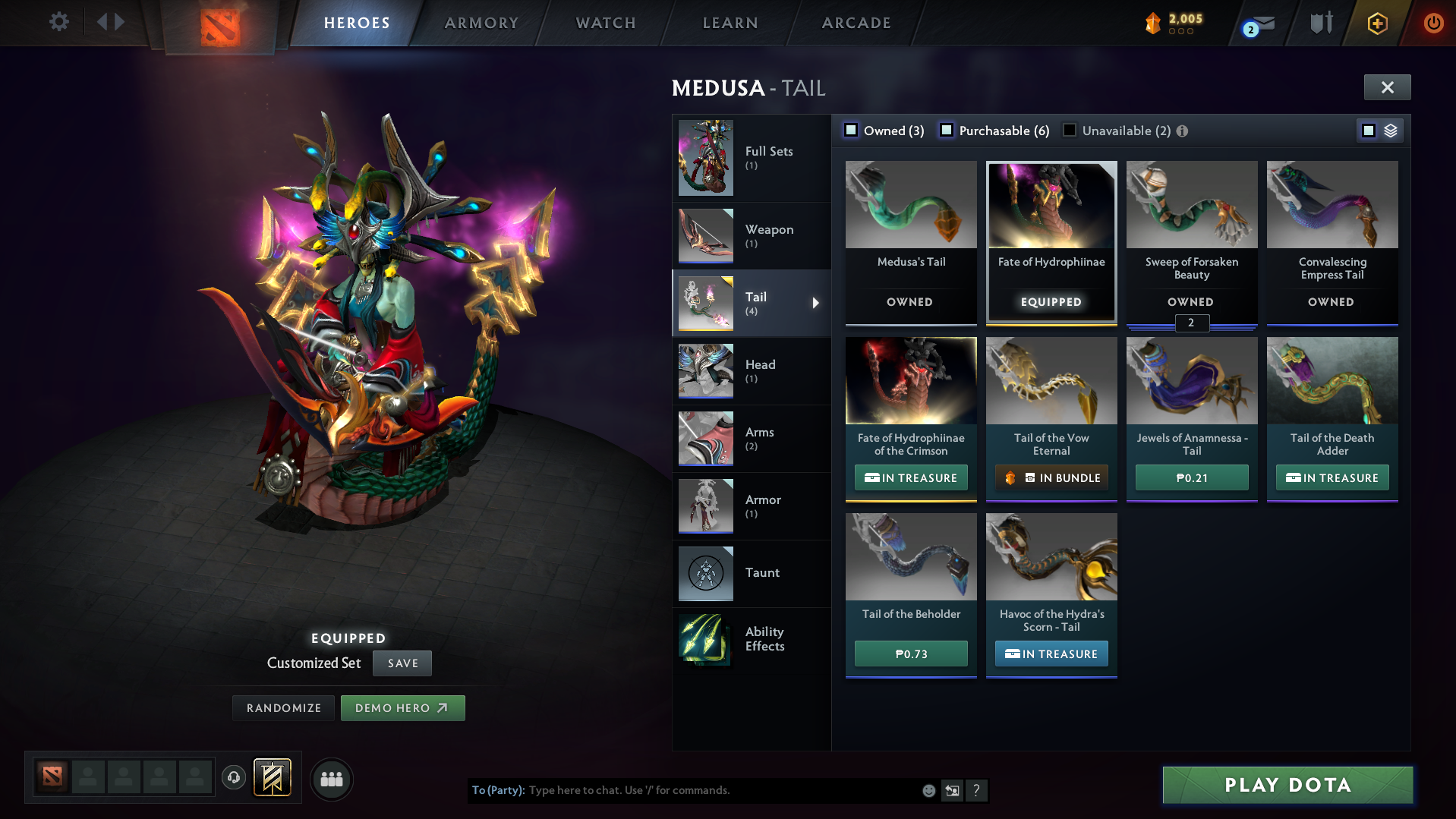Start matchmaking with Play Dota
1456x819 pixels.
pyautogui.click(x=1287, y=785)
